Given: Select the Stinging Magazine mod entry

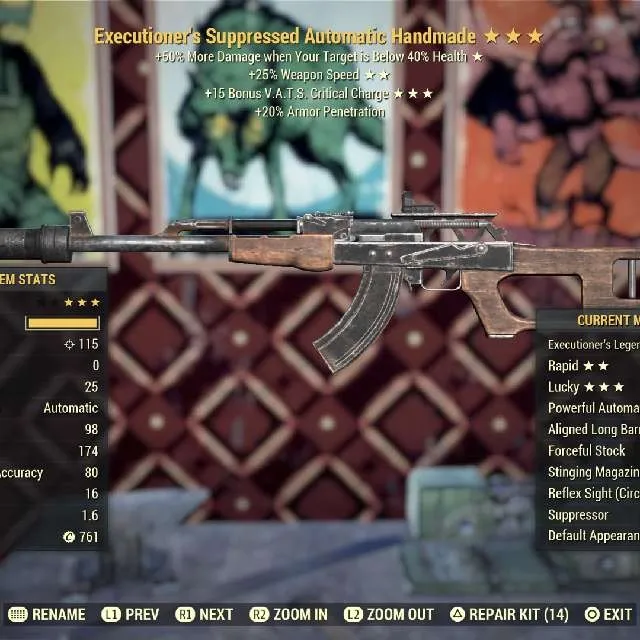Looking at the screenshot, I should (x=592, y=472).
